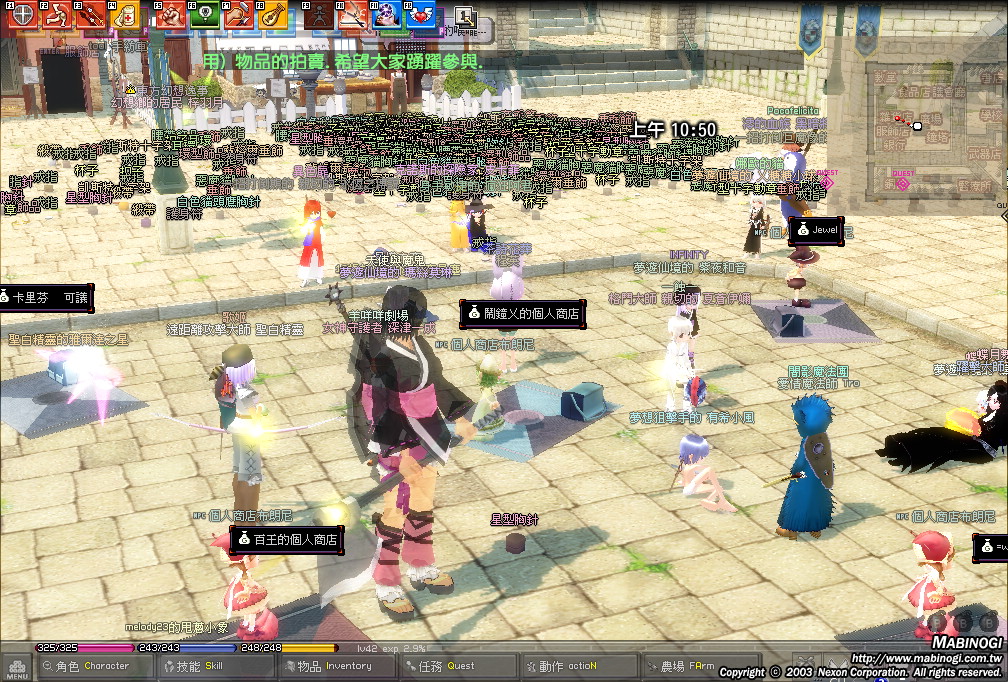This screenshot has width=1008, height=682.
Task: Activate the clenched fist combat skill
Action: point(171,15)
